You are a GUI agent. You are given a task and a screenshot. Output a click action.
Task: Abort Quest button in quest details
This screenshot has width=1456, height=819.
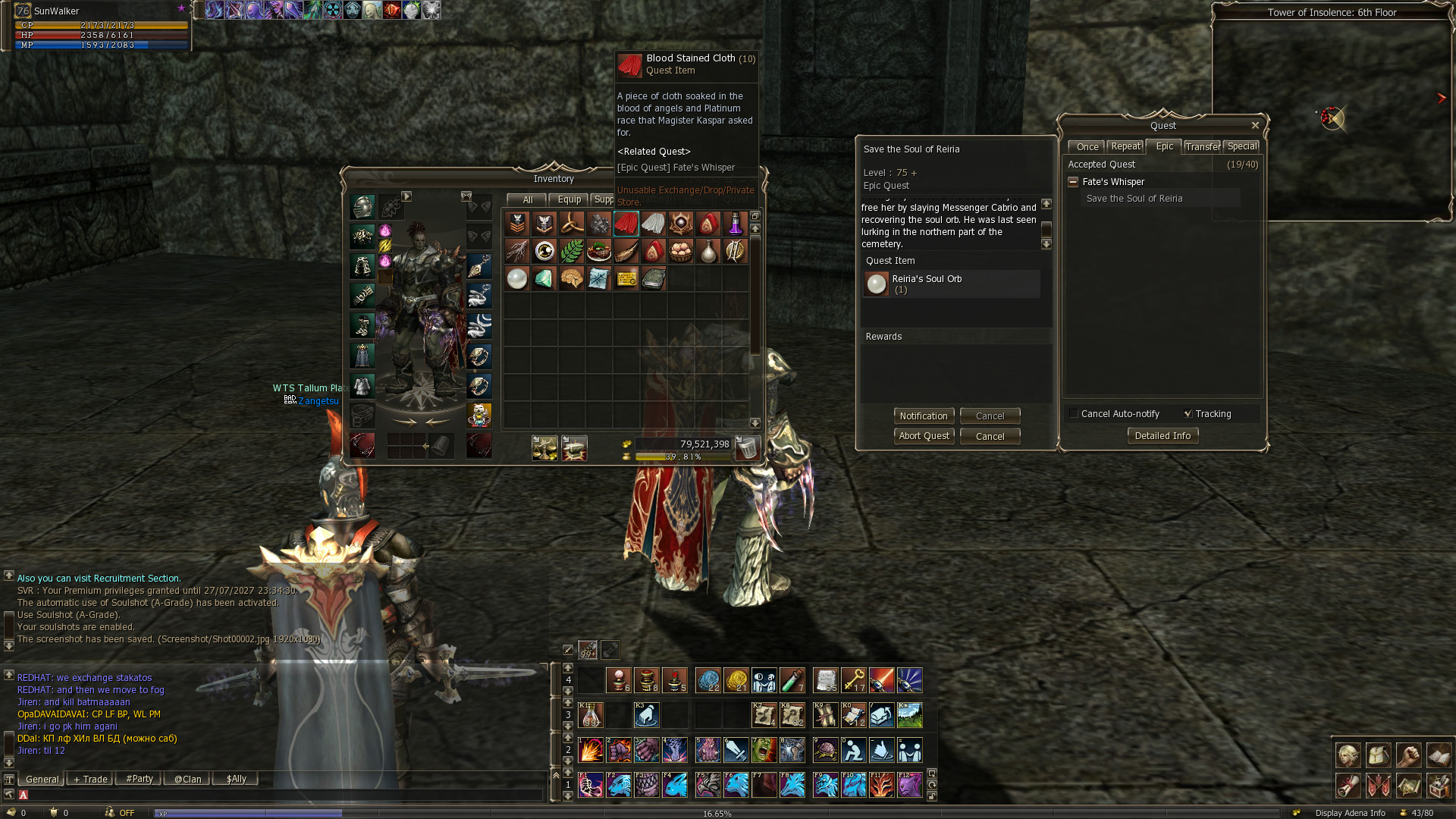924,436
